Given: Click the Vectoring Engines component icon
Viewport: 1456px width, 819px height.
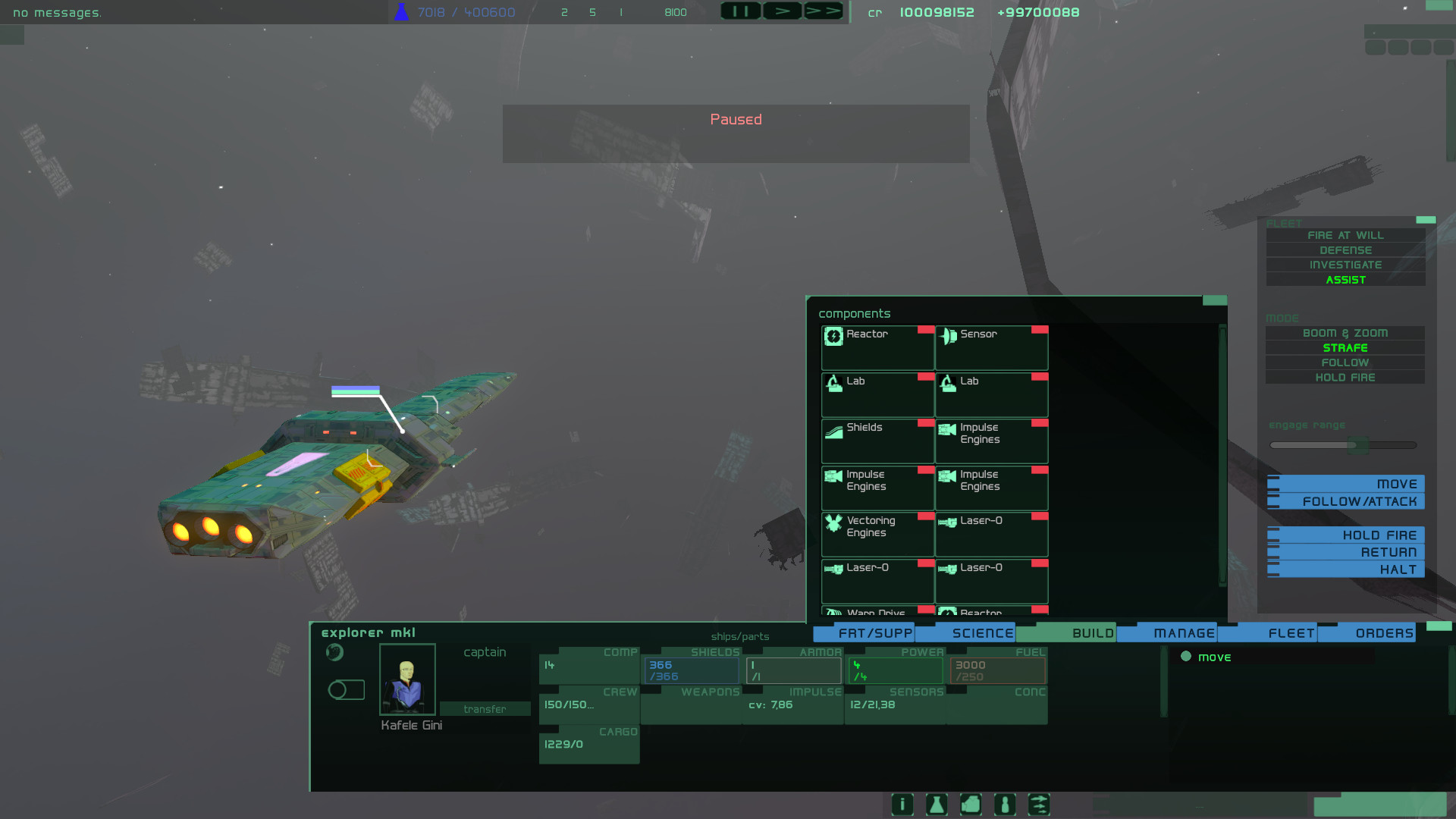Looking at the screenshot, I should pyautogui.click(x=833, y=524).
